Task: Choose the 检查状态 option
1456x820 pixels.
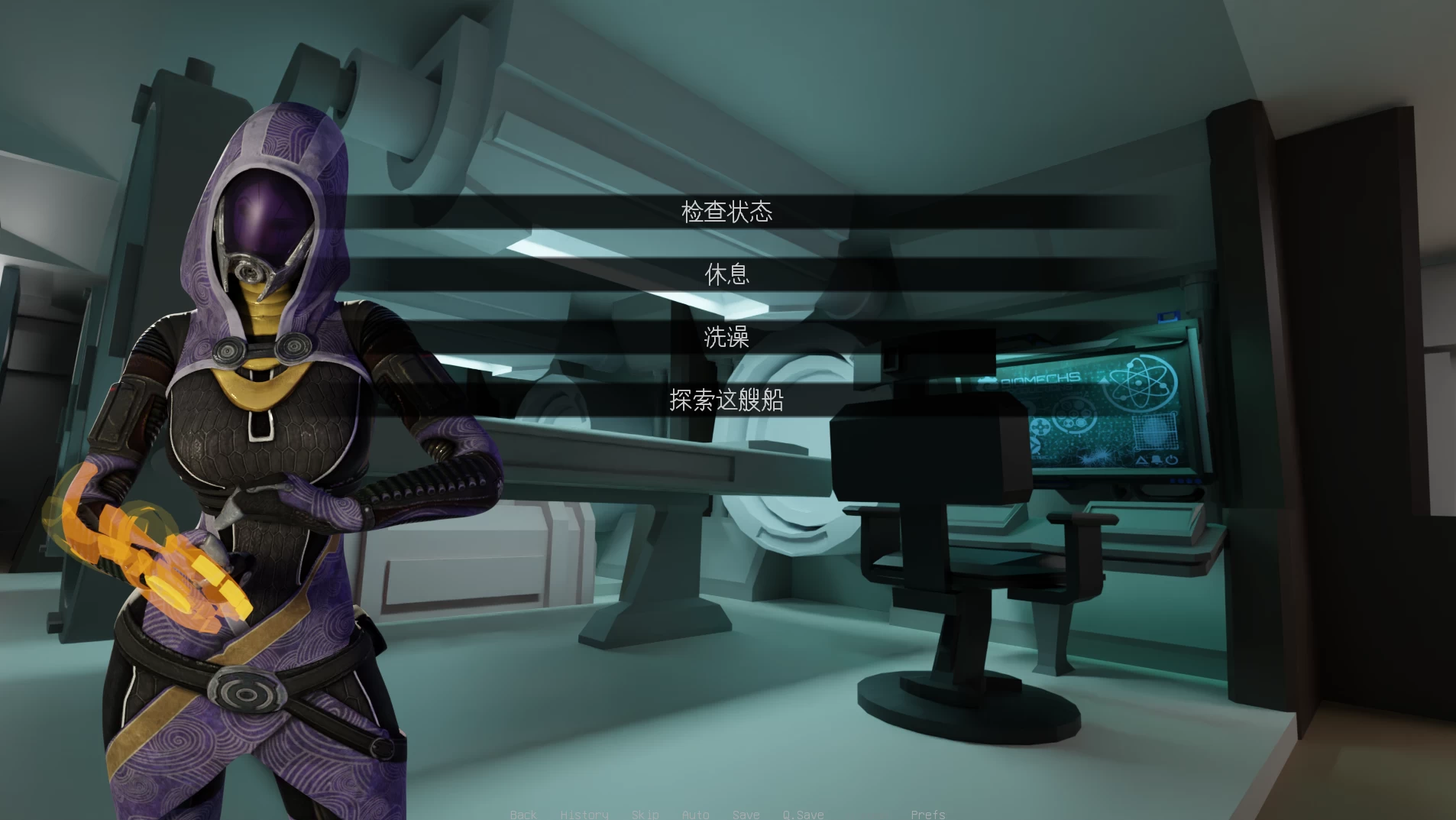Action: 726,212
